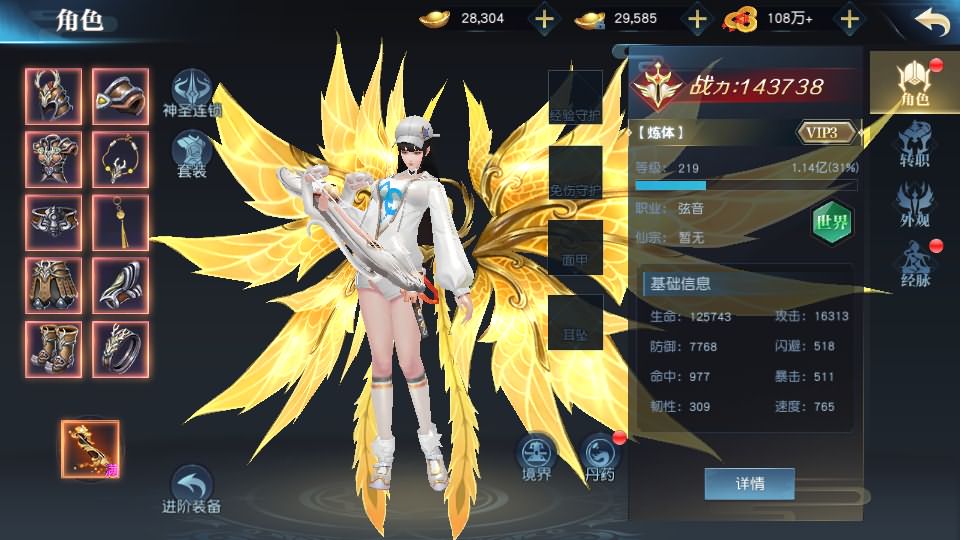Open the VIP3 badge
This screenshot has height=540, width=960.
[827, 132]
